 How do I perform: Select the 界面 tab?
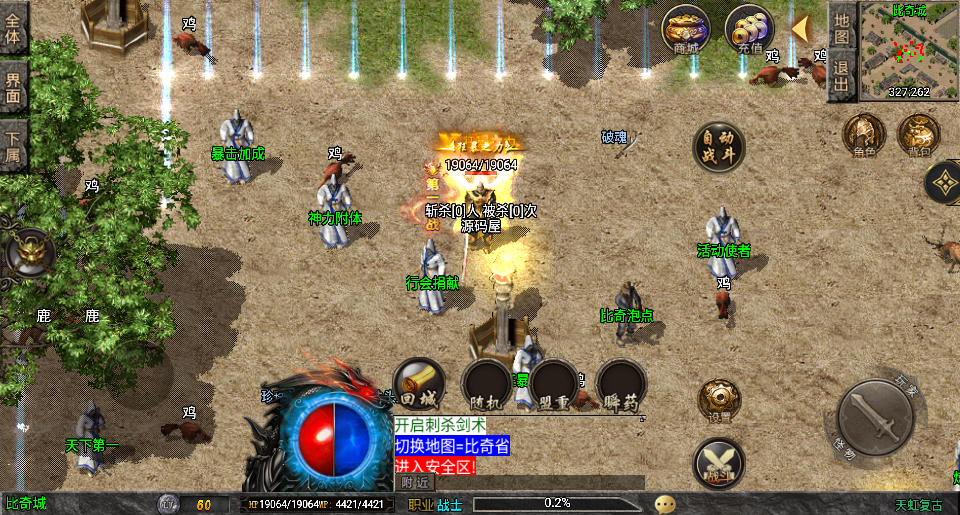pos(14,87)
